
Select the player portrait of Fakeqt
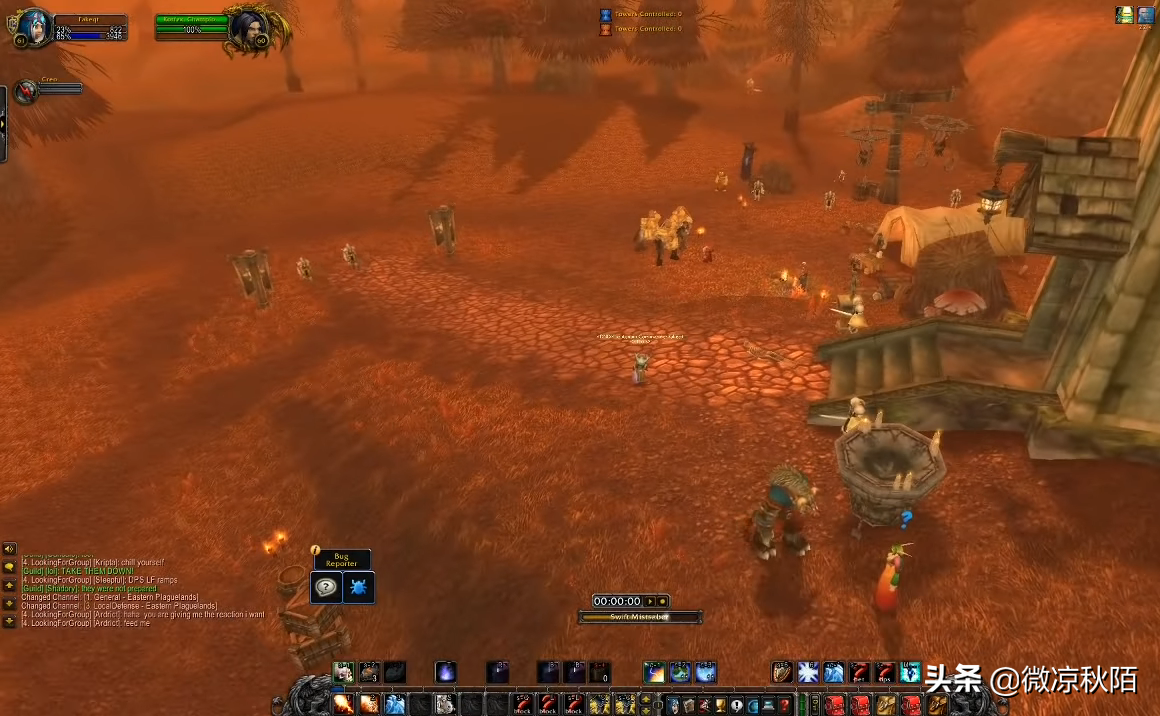(x=33, y=26)
